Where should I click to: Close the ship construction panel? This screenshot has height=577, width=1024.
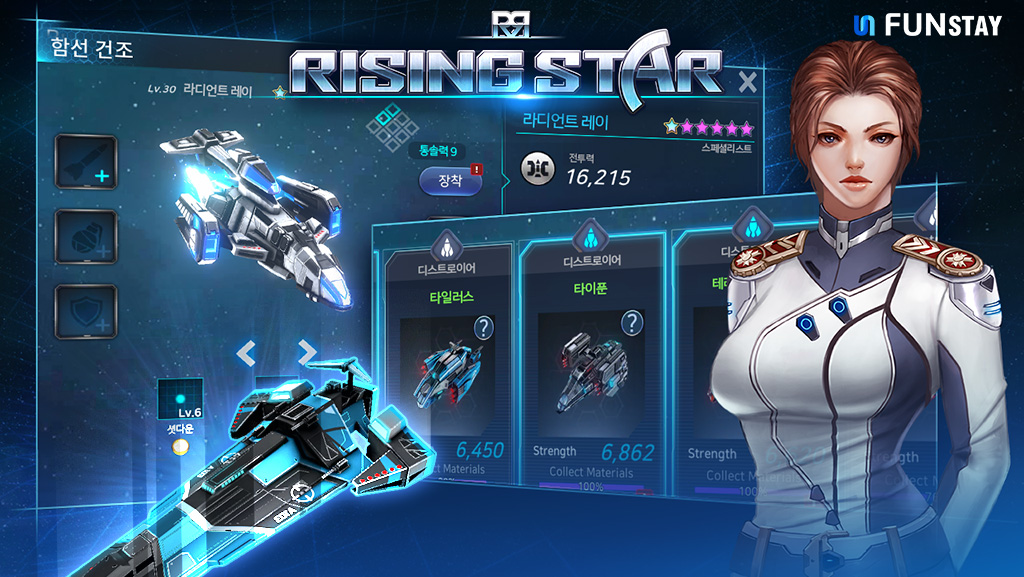pos(747,83)
